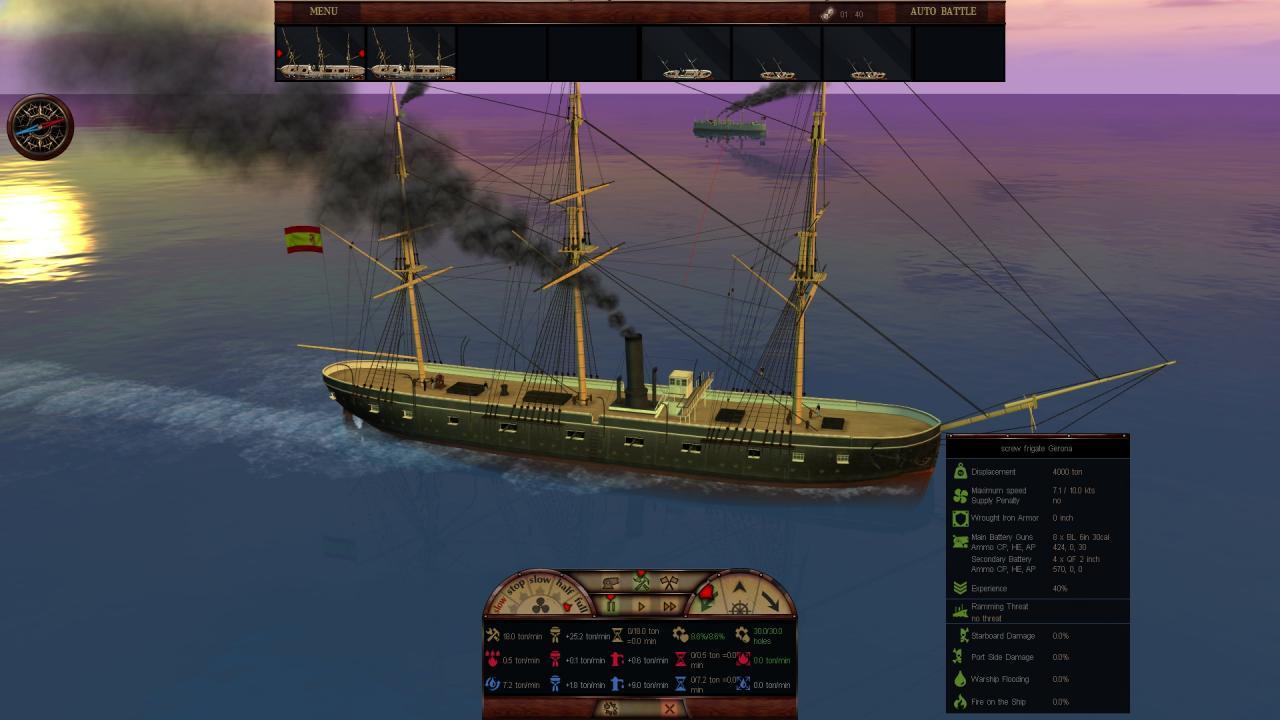Set game speed to normal play
The height and width of the screenshot is (720, 1280).
pyautogui.click(x=641, y=606)
